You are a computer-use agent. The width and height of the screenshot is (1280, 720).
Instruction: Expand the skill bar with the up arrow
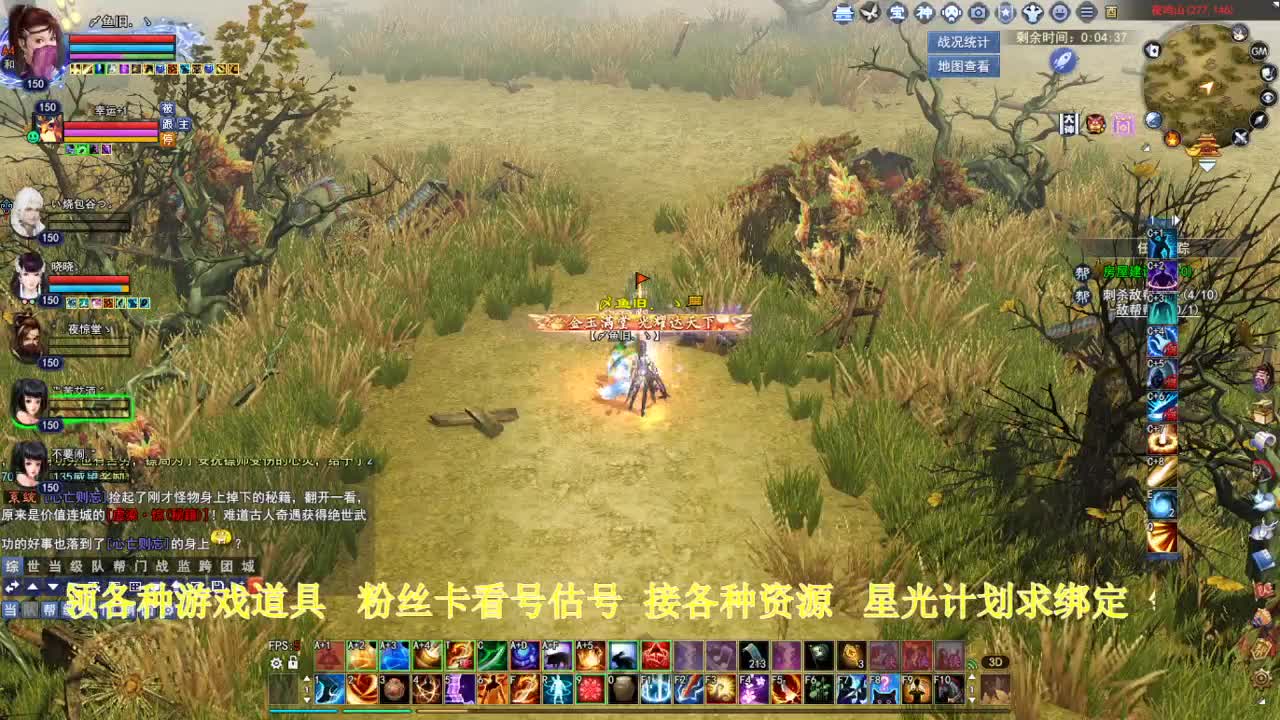(306, 678)
